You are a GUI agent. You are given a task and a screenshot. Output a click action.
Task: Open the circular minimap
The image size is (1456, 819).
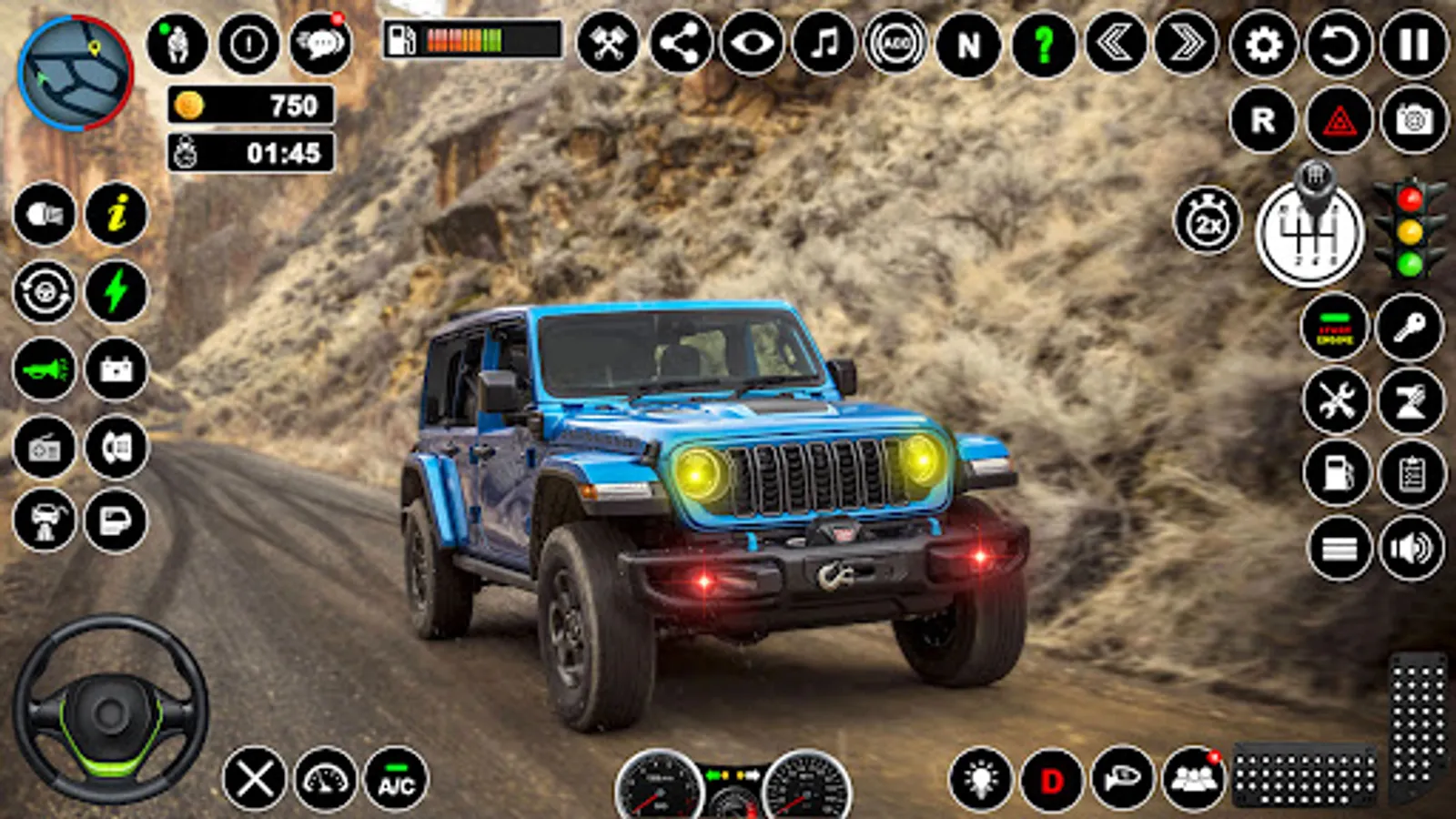[x=76, y=73]
